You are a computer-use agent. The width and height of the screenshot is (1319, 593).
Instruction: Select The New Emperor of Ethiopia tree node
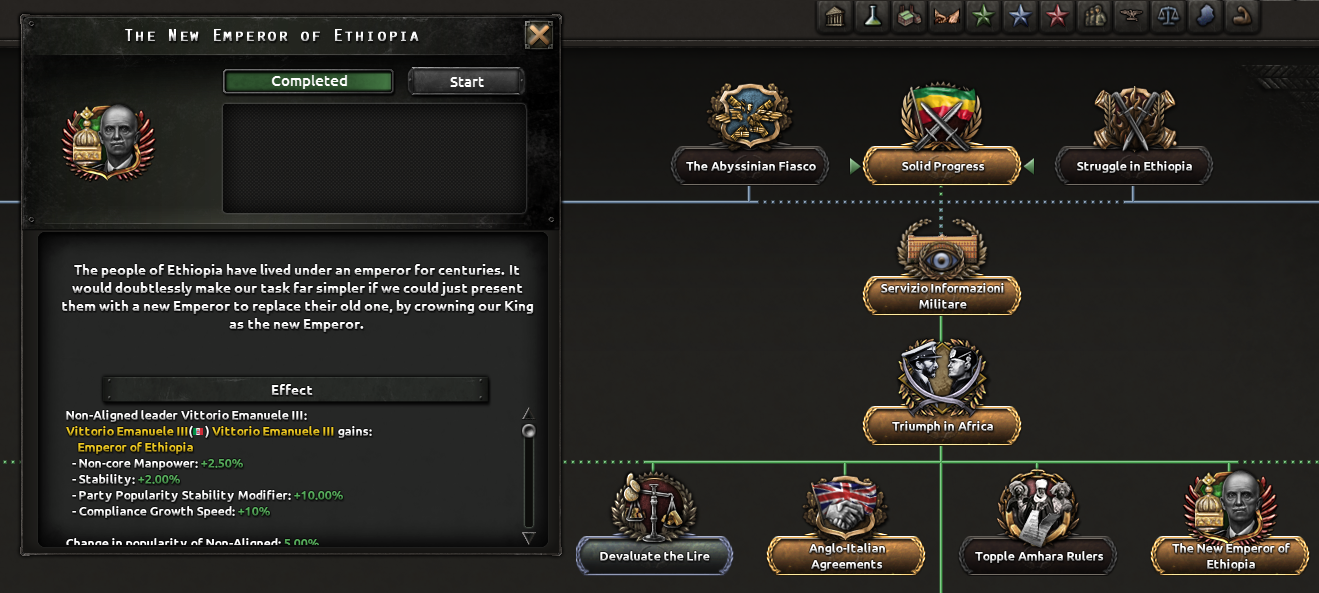[1230, 556]
